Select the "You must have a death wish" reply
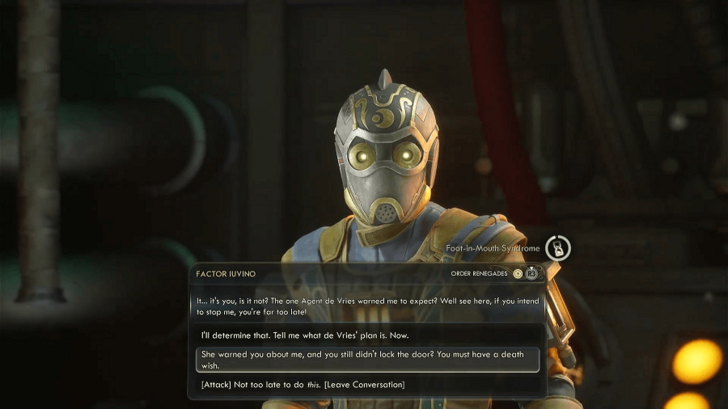The width and height of the screenshot is (728, 409). pos(366,360)
